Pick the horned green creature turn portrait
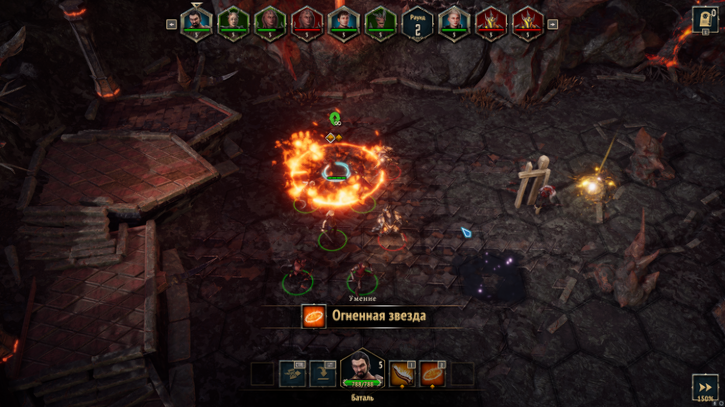 tap(378, 21)
